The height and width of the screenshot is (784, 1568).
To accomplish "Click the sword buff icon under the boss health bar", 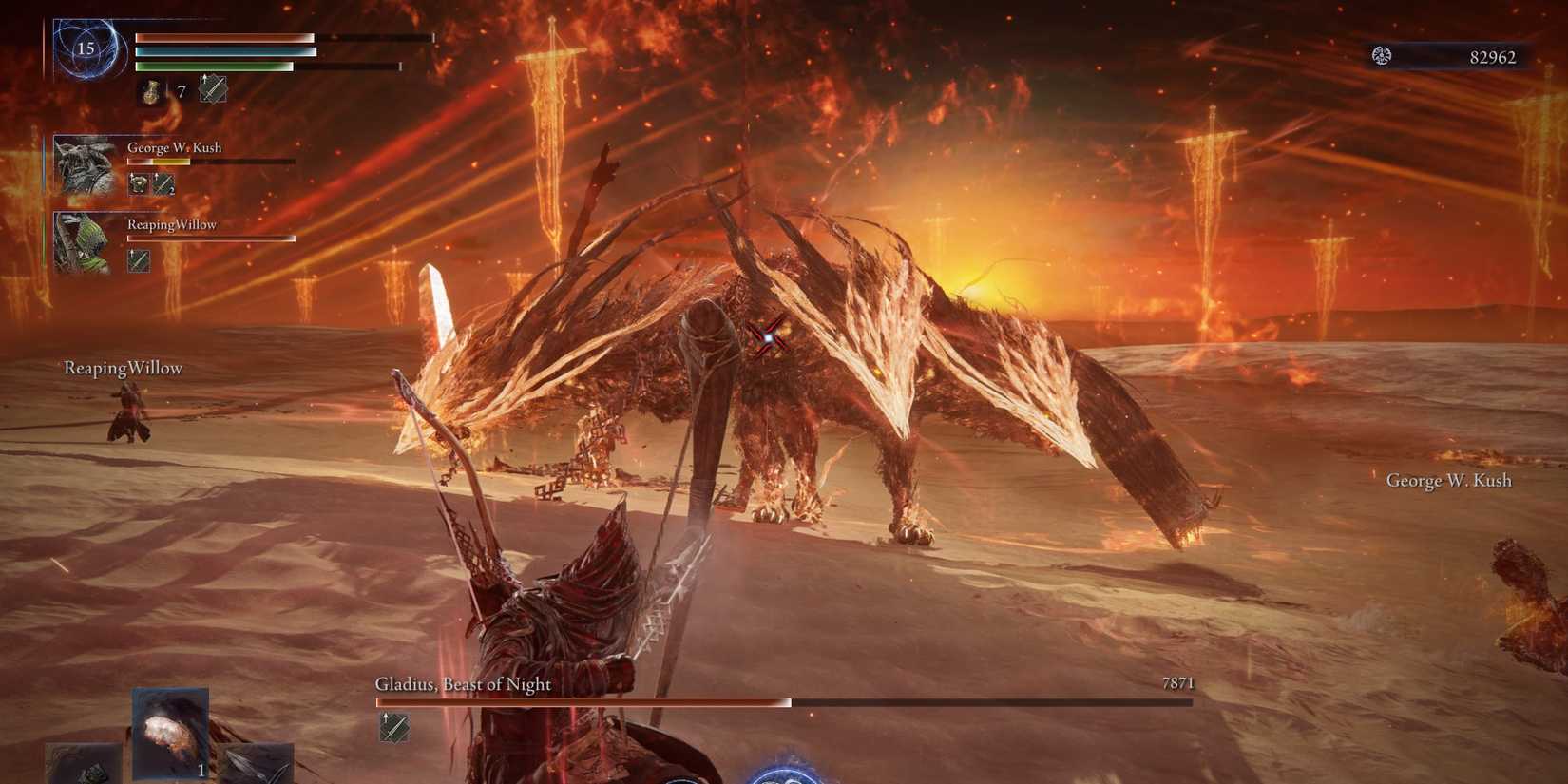I will pos(394,729).
